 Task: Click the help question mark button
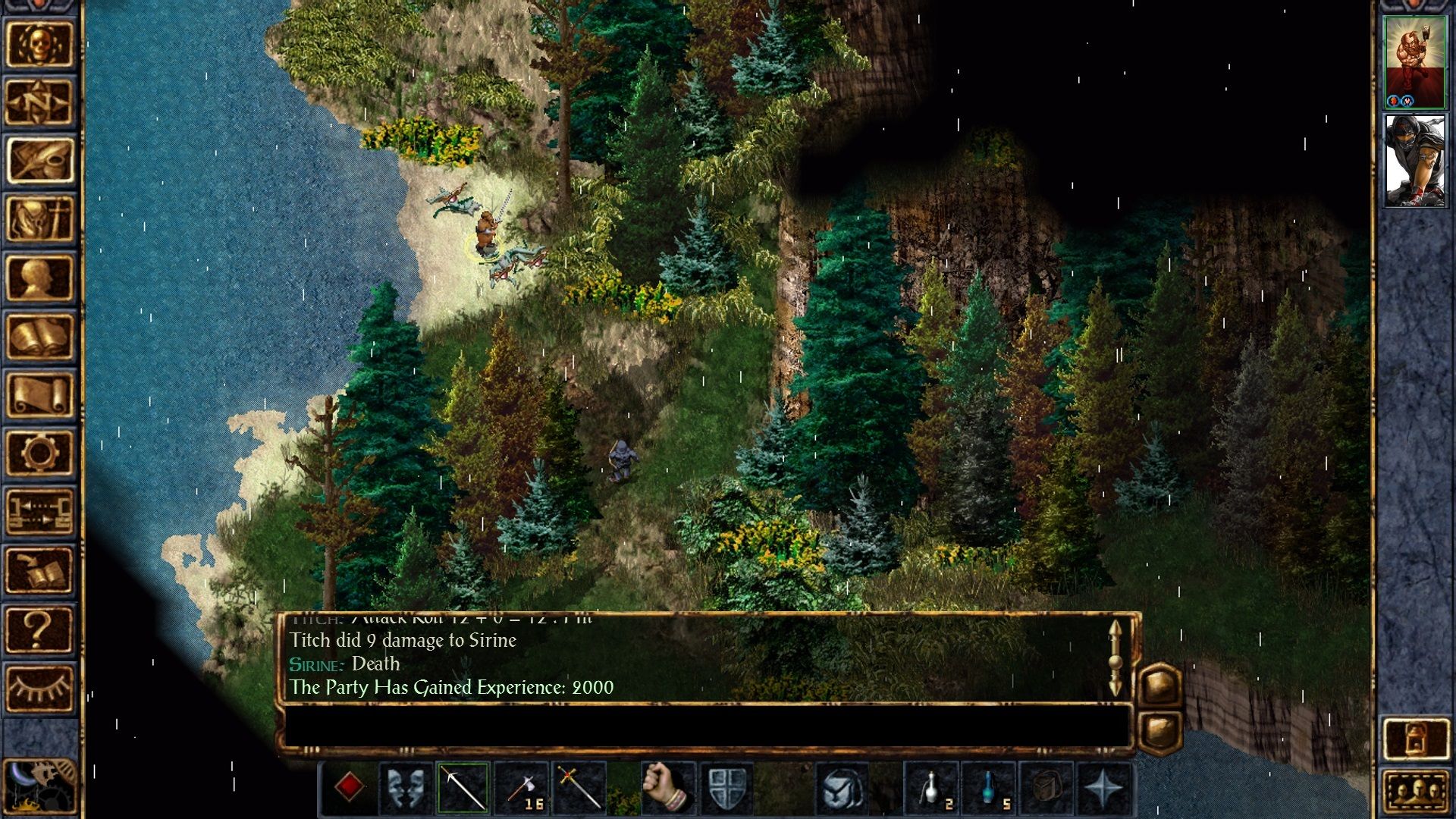coord(39,629)
